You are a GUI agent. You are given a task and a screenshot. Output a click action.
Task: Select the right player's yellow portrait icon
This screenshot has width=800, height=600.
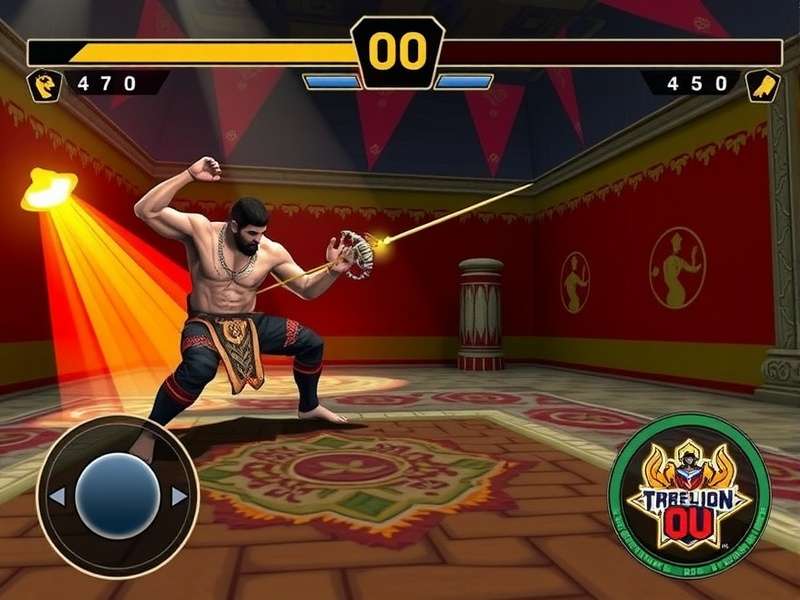pos(762,84)
